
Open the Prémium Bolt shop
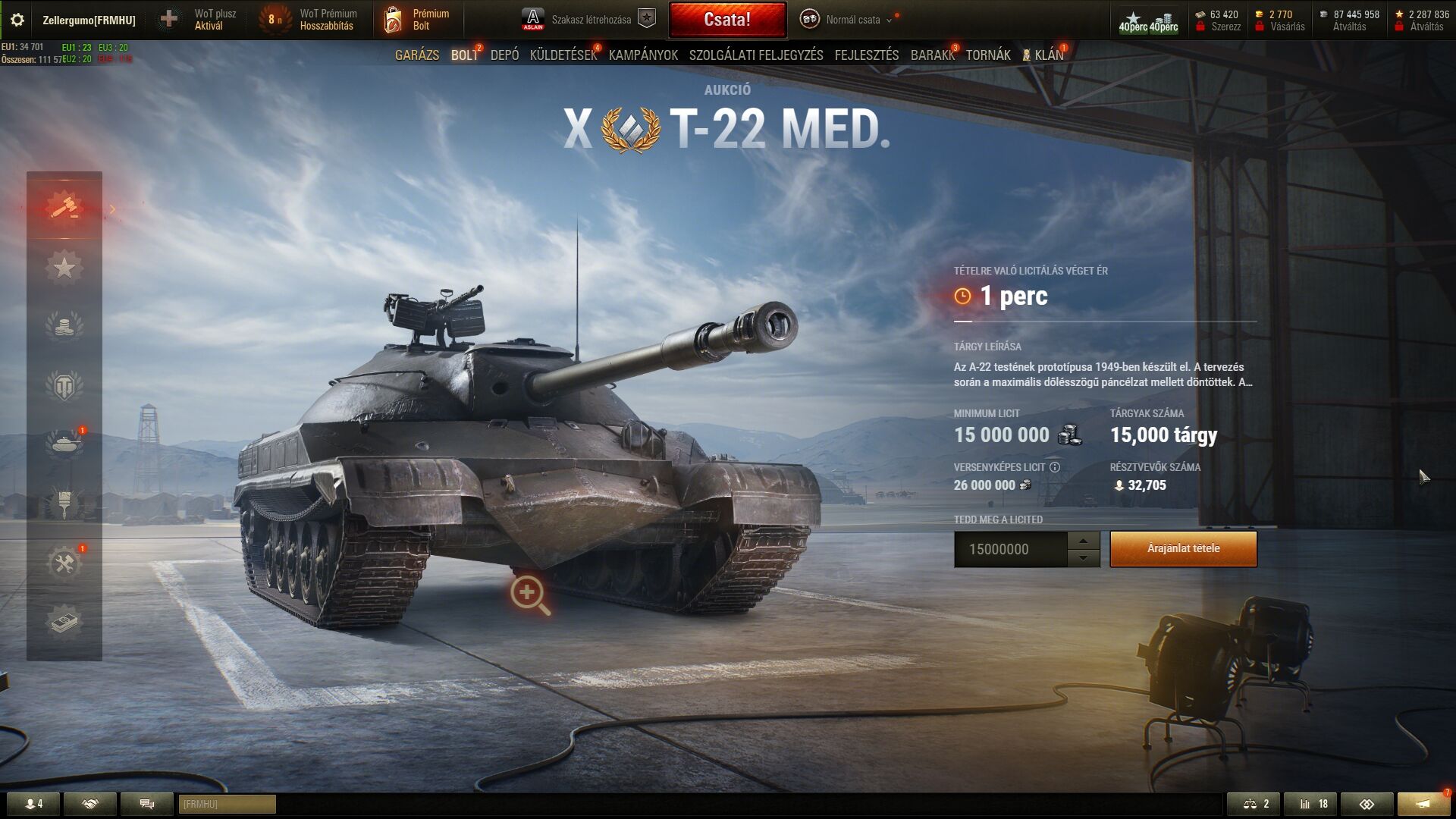pyautogui.click(x=417, y=20)
